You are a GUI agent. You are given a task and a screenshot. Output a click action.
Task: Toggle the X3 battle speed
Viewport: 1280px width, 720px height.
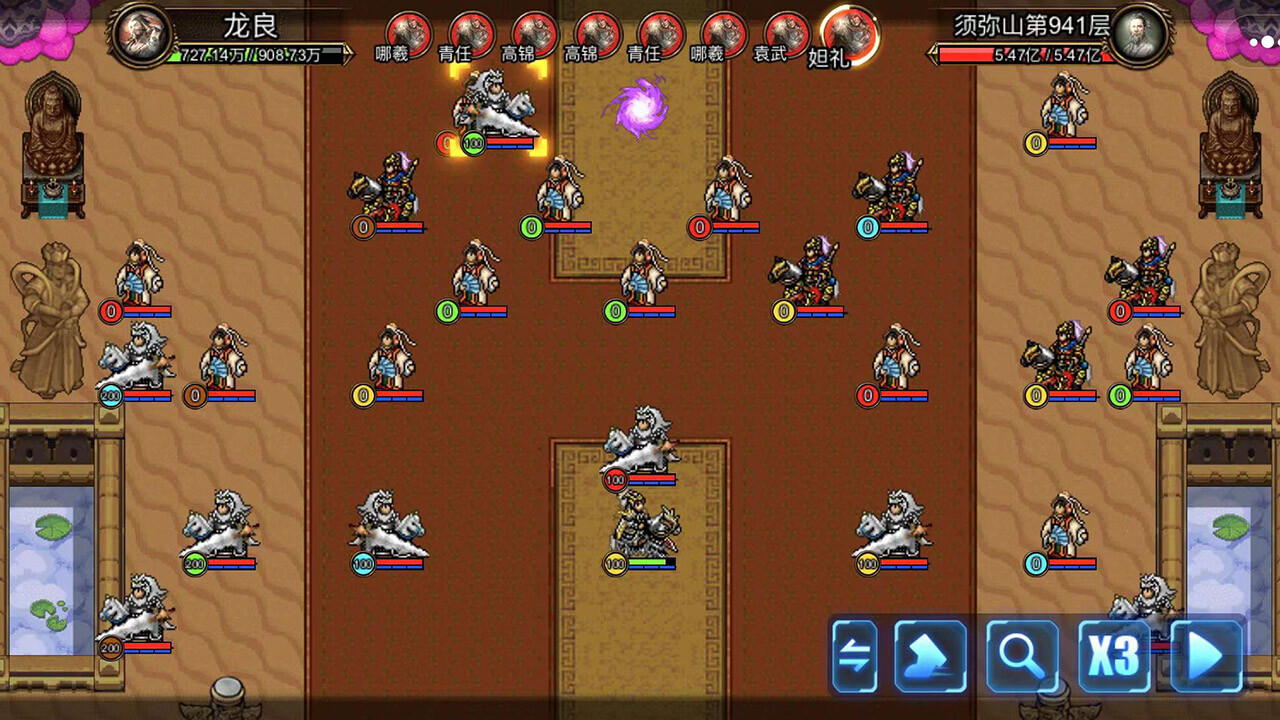click(1113, 656)
